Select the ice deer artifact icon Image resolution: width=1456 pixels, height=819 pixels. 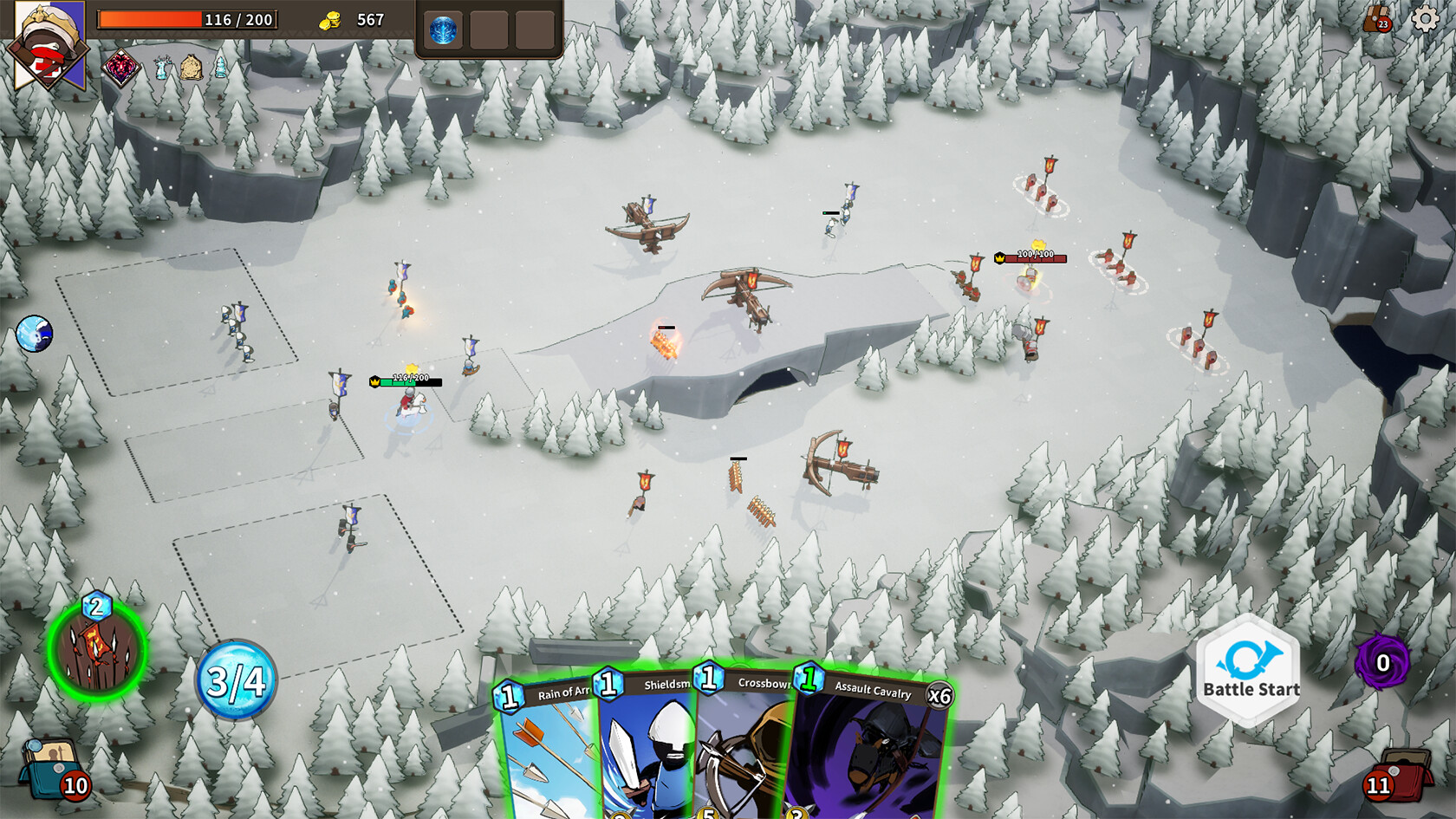point(161,68)
